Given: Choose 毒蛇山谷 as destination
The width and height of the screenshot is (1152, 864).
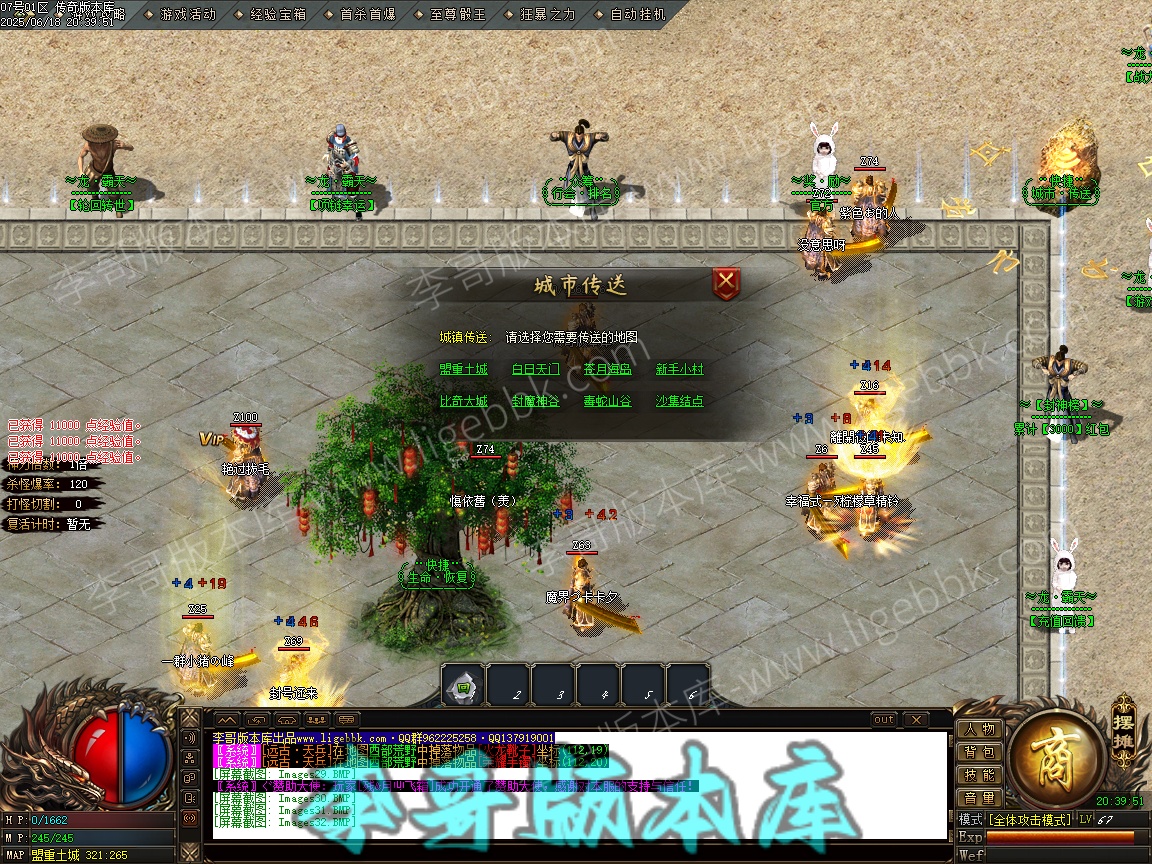Looking at the screenshot, I should pos(608,401).
